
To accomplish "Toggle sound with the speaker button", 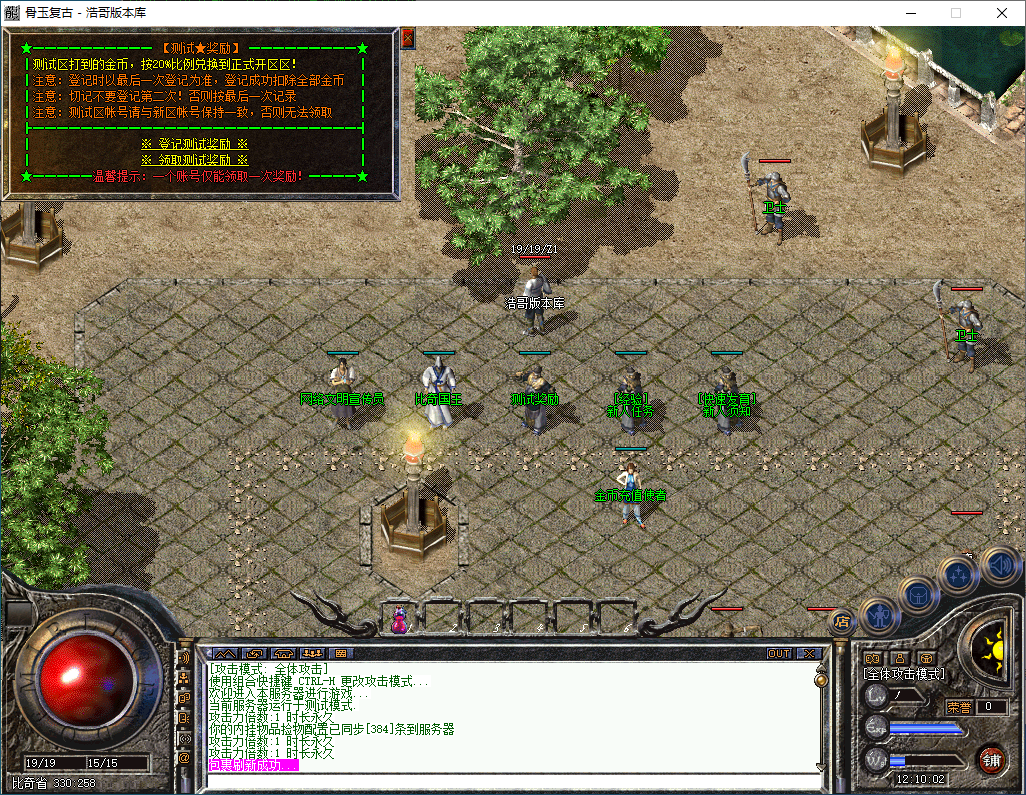I will [x=997, y=565].
